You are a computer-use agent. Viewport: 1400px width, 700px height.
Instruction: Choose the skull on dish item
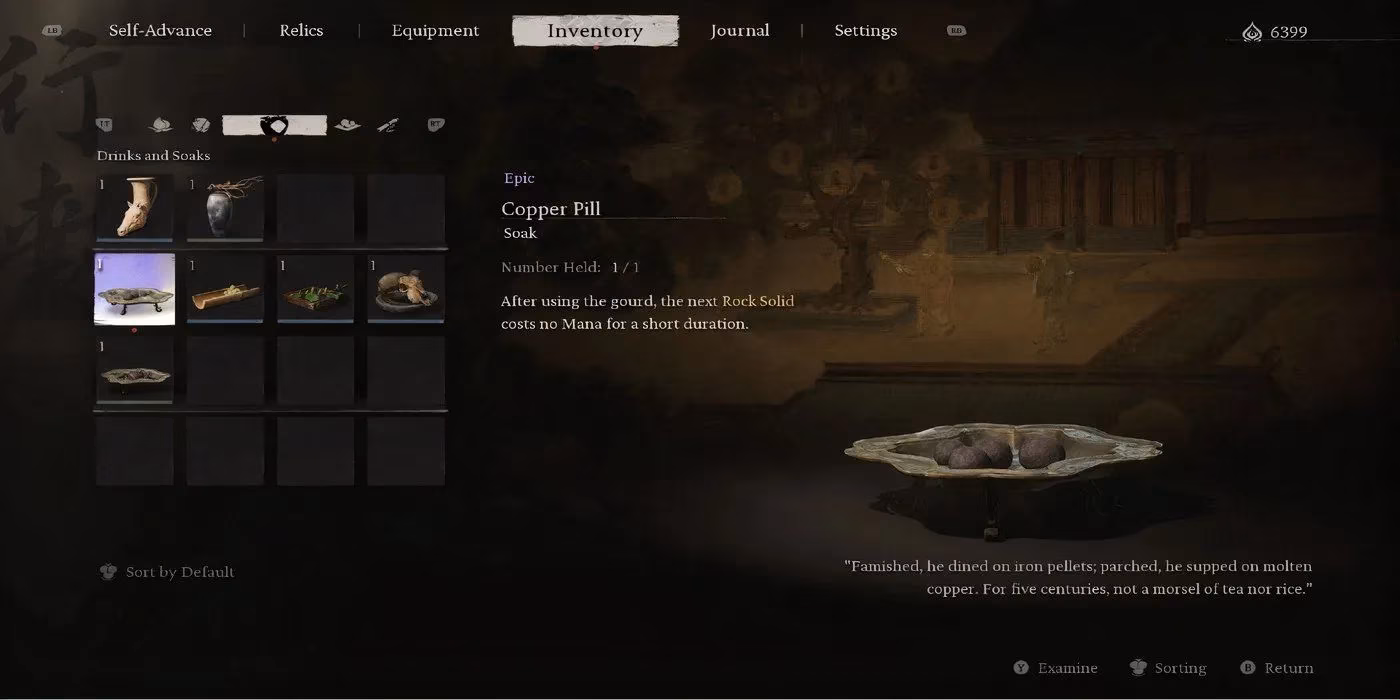click(x=405, y=289)
